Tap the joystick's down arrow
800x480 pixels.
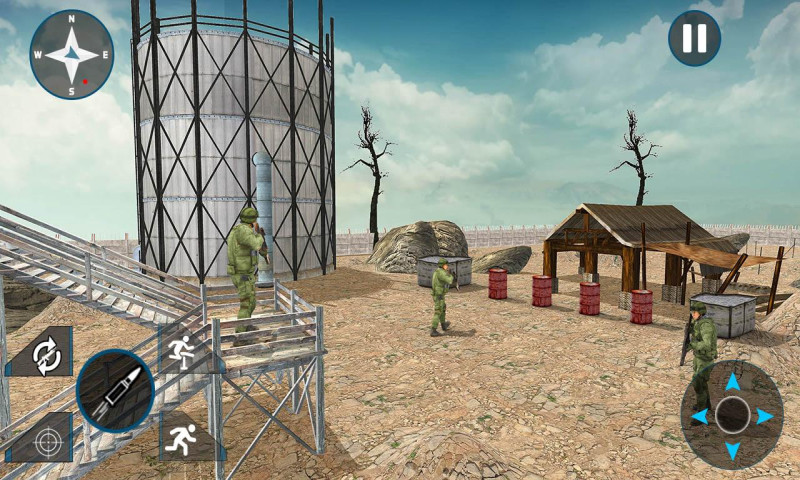click(x=732, y=450)
